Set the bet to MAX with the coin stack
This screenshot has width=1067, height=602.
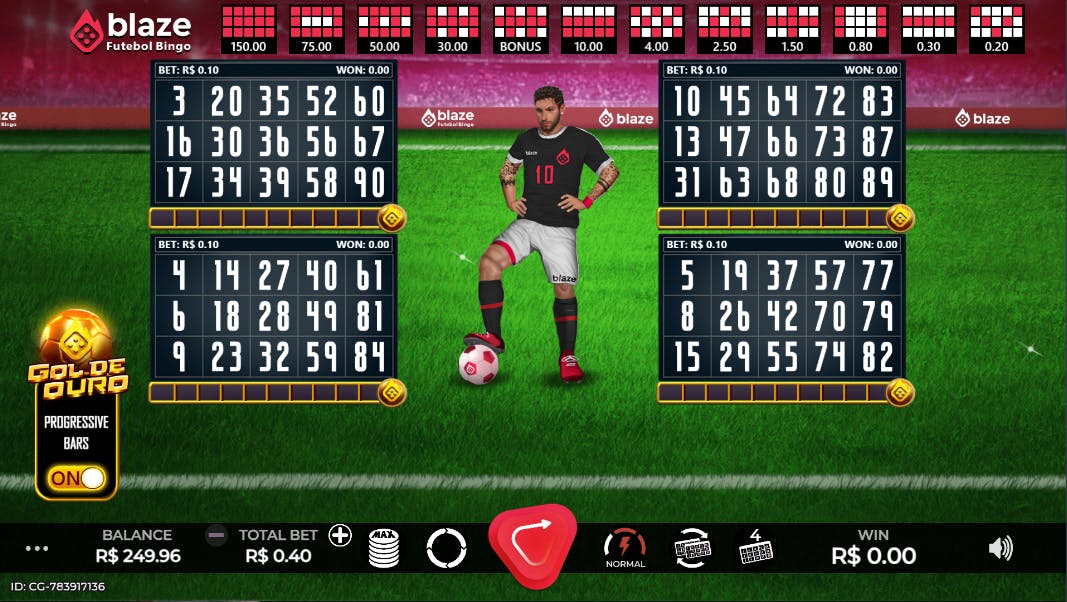point(384,547)
